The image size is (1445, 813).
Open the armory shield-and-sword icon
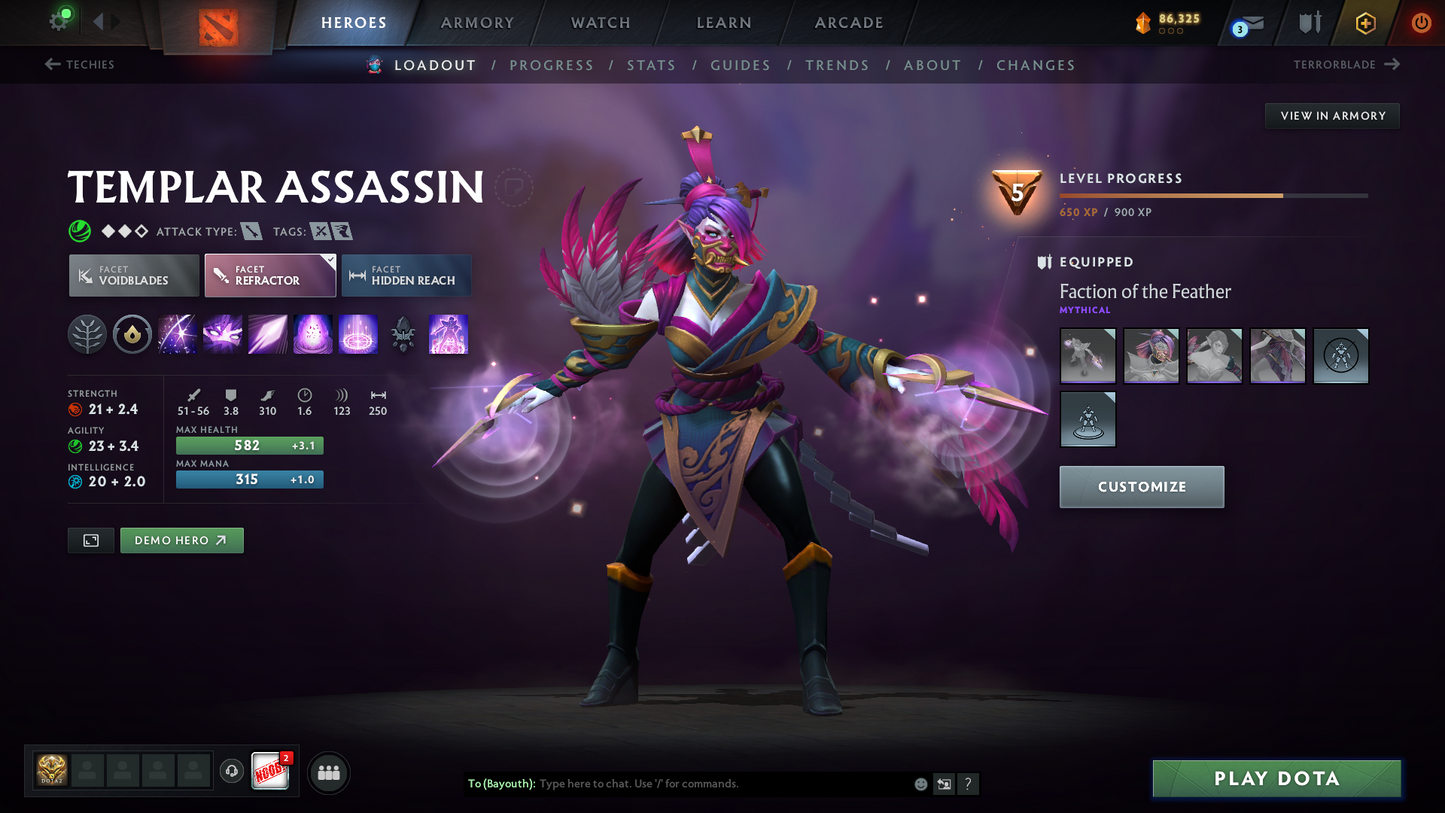pos(1310,22)
